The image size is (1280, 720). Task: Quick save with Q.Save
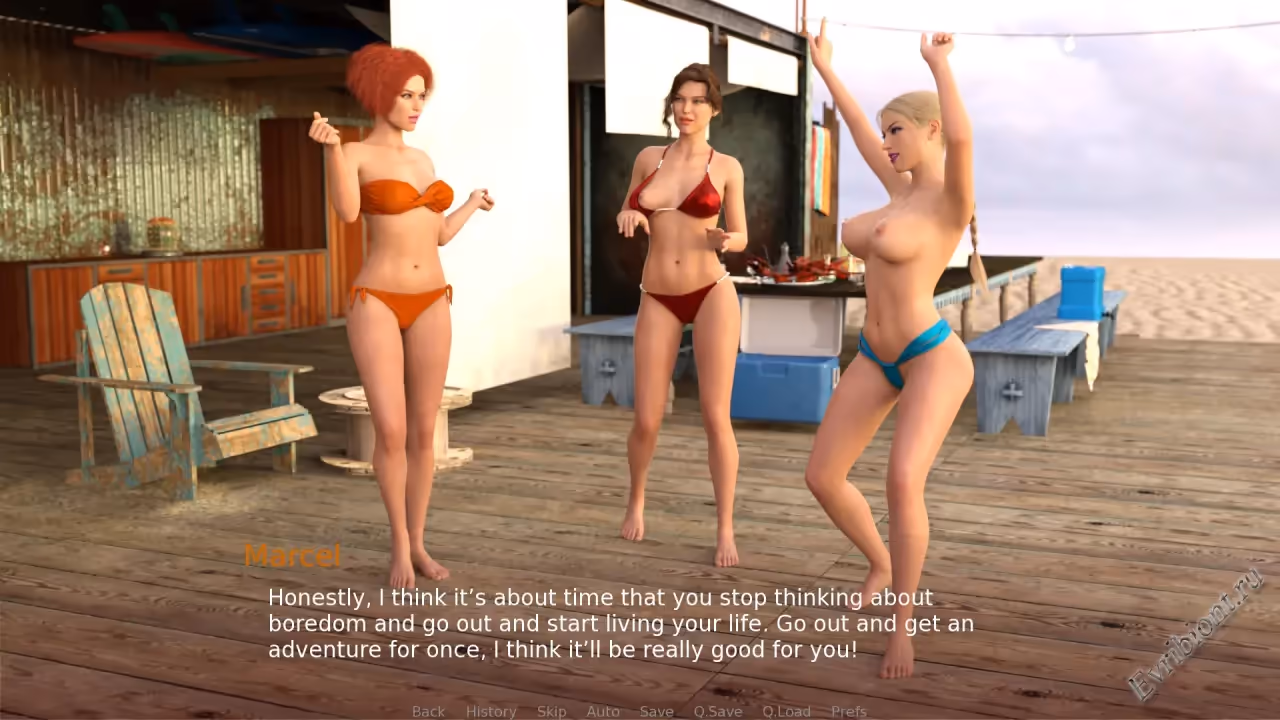point(718,711)
